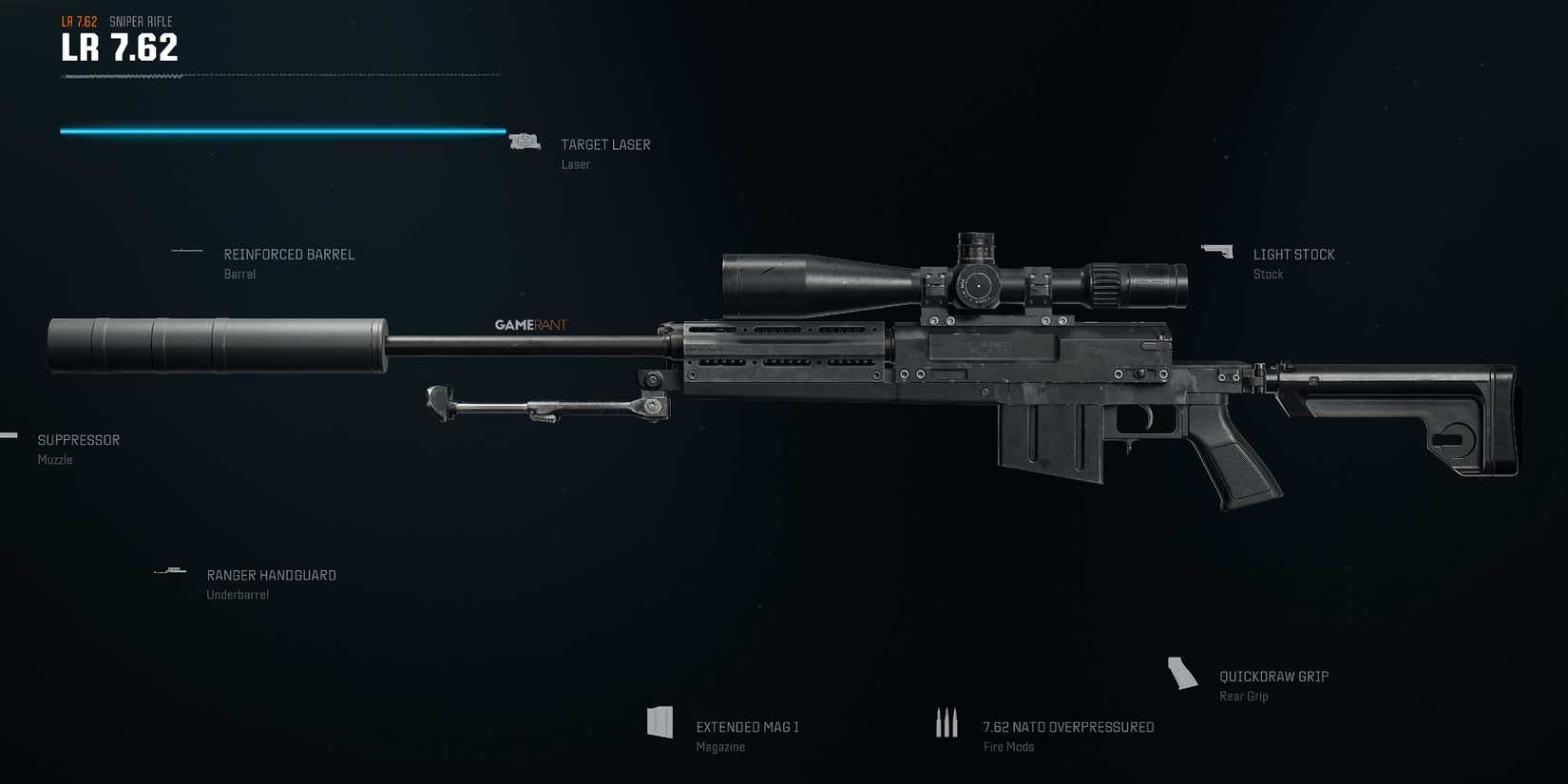The height and width of the screenshot is (784, 1568).
Task: Select the Target Laser attachment icon
Action: (x=526, y=140)
